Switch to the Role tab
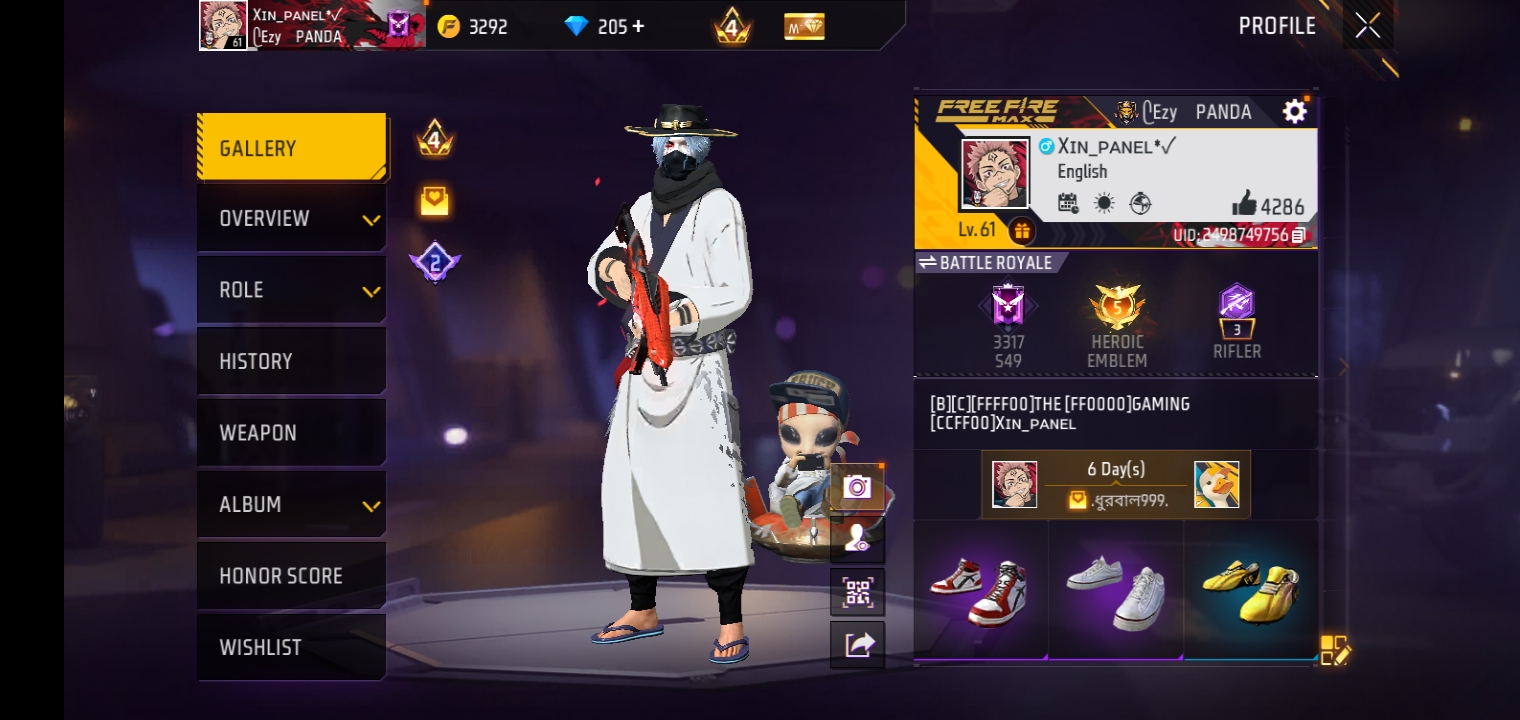 [291, 290]
